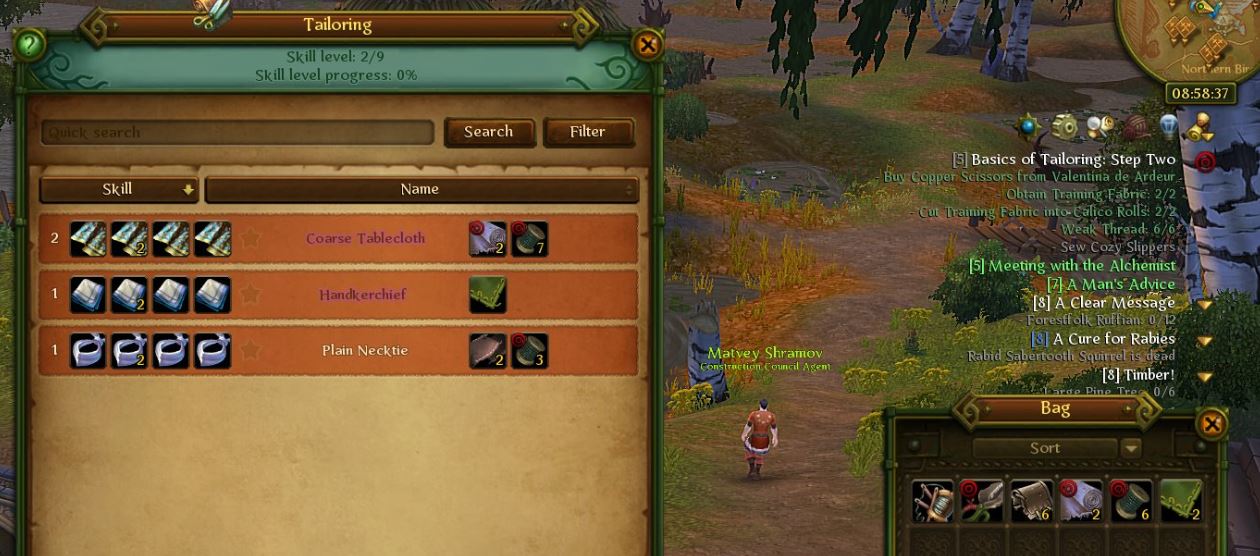Select the scissors item in the bag
This screenshot has height=556, width=1260.
[981, 500]
